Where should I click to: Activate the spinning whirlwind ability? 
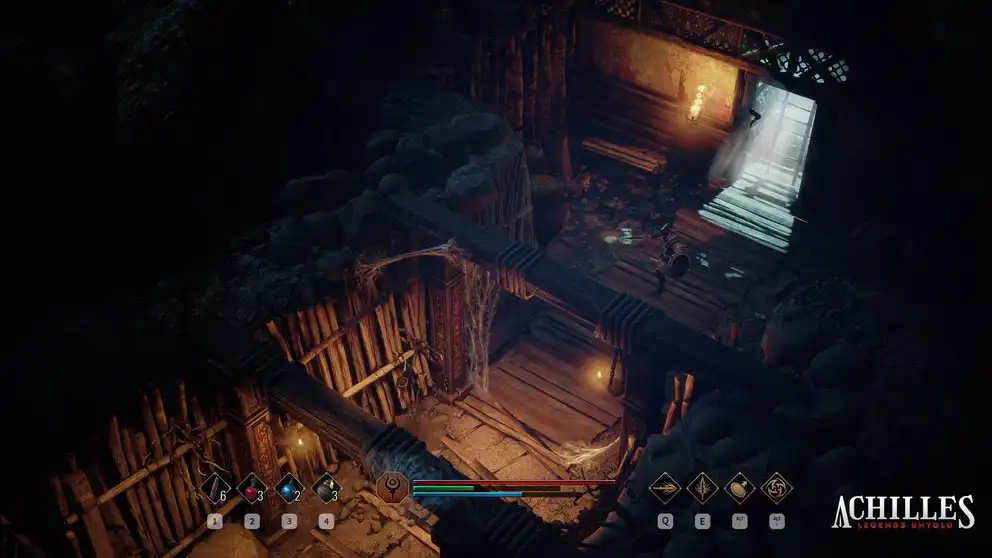click(x=776, y=488)
